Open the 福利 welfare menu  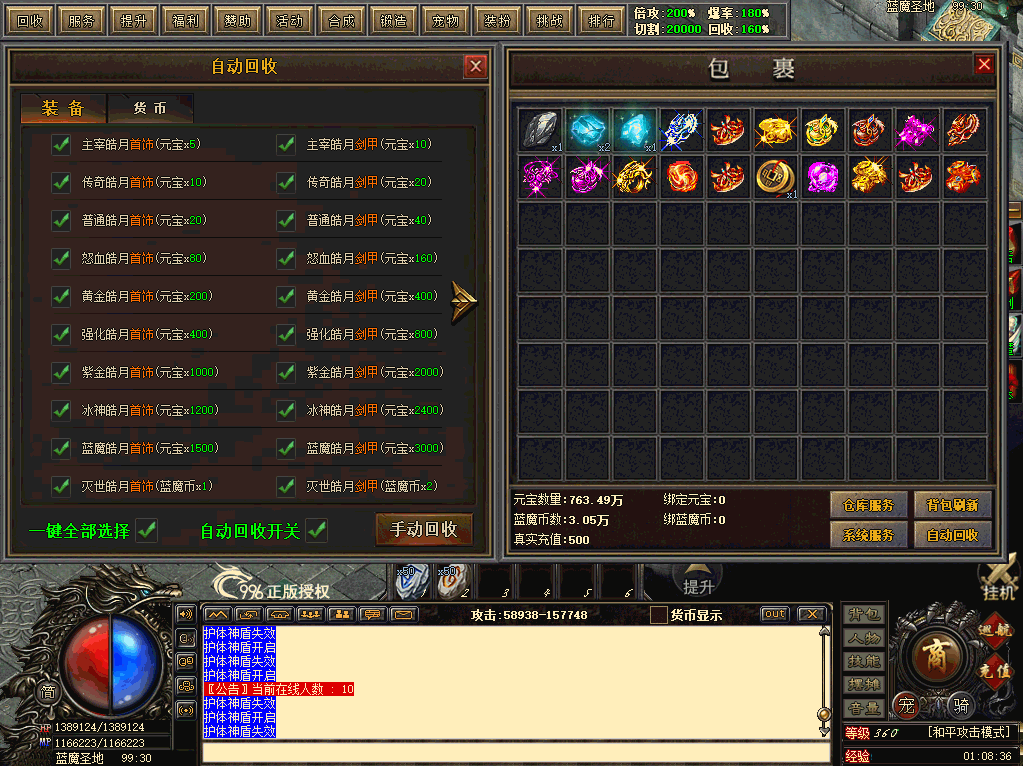186,20
